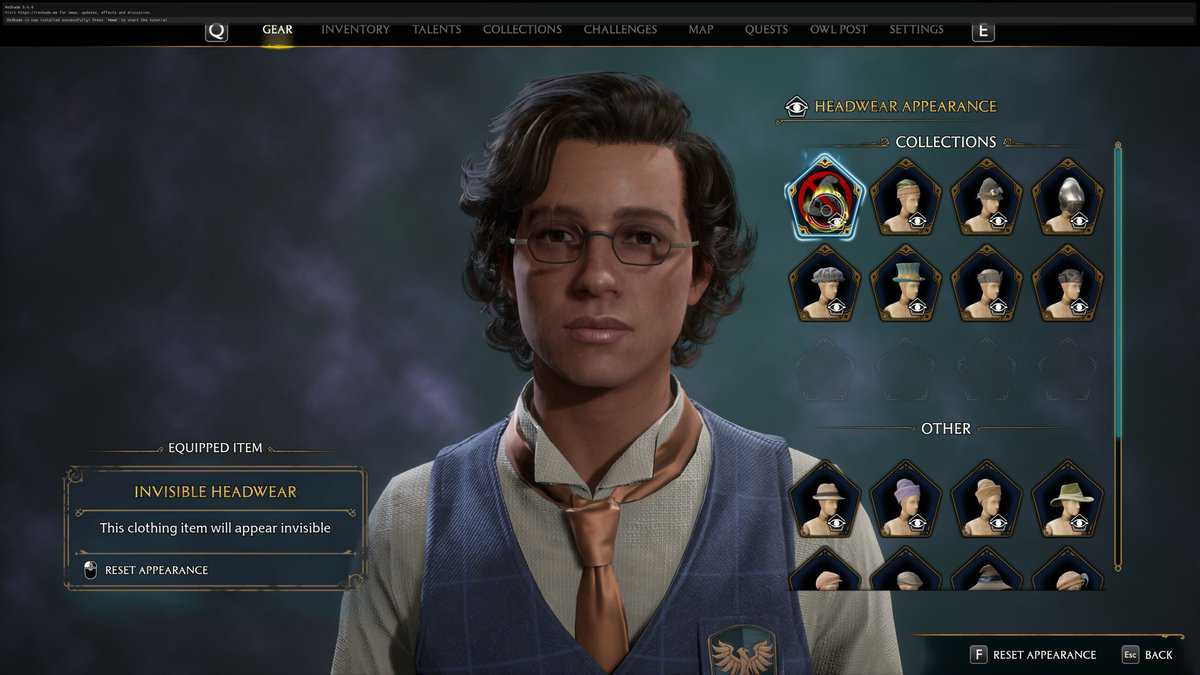Viewport: 1200px width, 675px height.
Task: Open the Owl Post tab
Action: [x=838, y=29]
